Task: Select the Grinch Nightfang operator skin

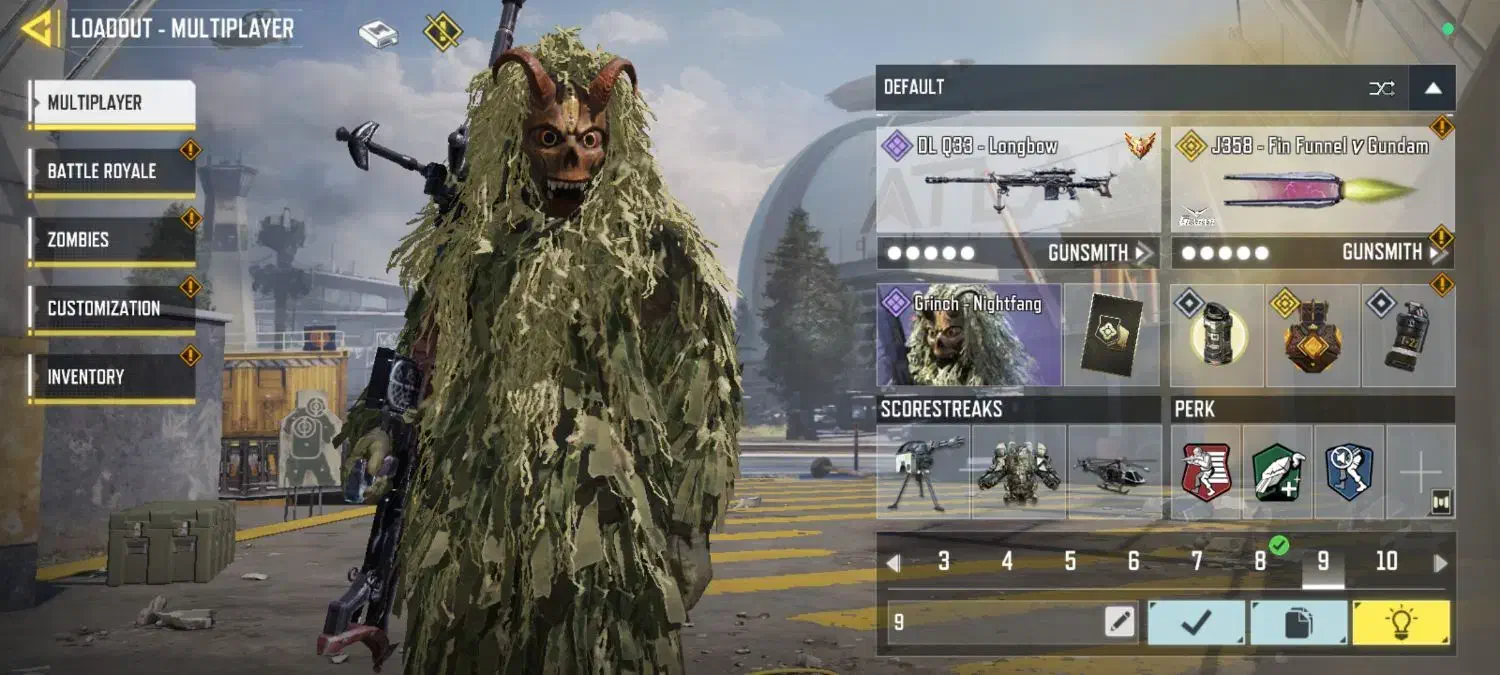Action: point(968,336)
